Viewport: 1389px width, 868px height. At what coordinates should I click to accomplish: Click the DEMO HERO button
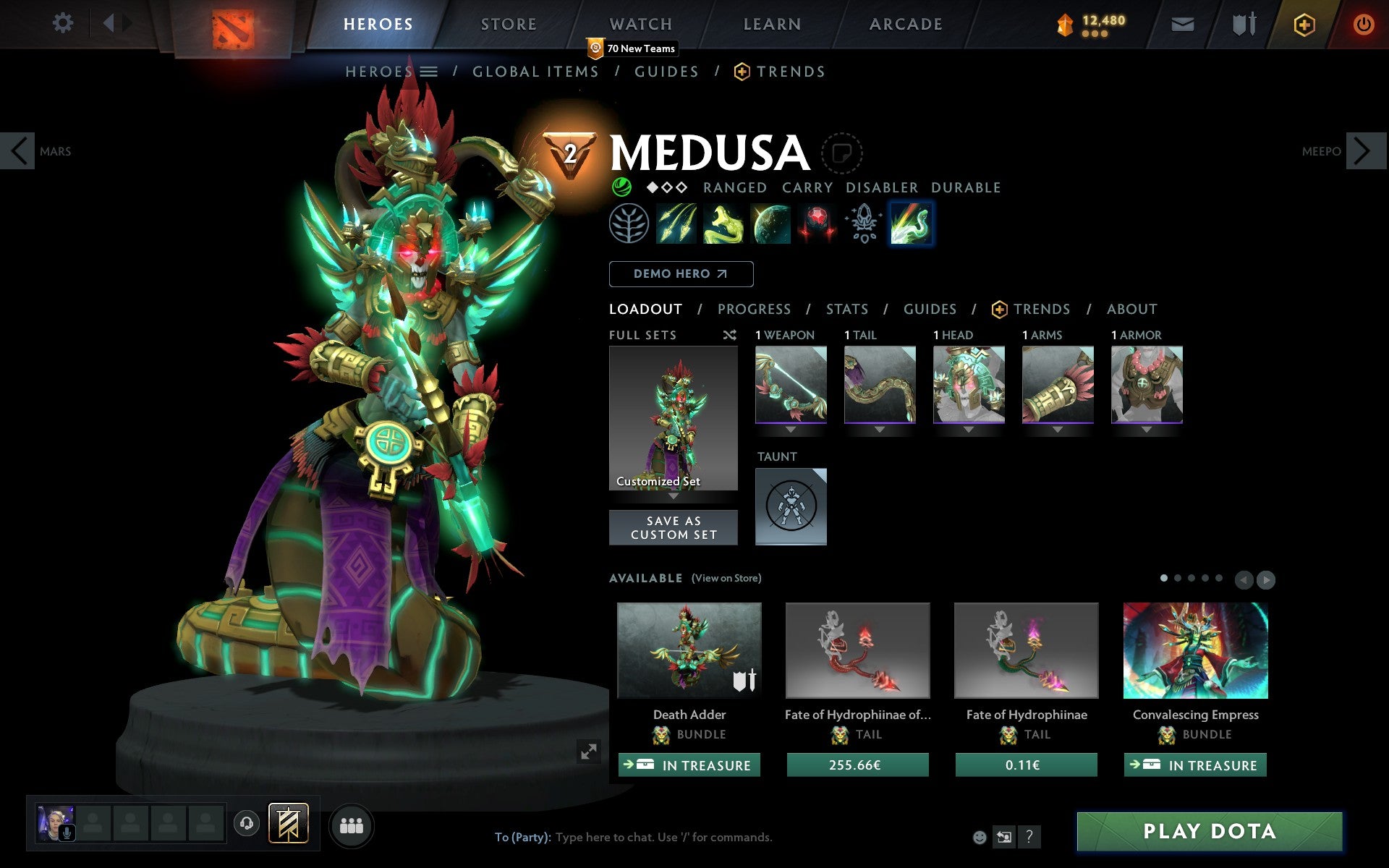pos(681,274)
